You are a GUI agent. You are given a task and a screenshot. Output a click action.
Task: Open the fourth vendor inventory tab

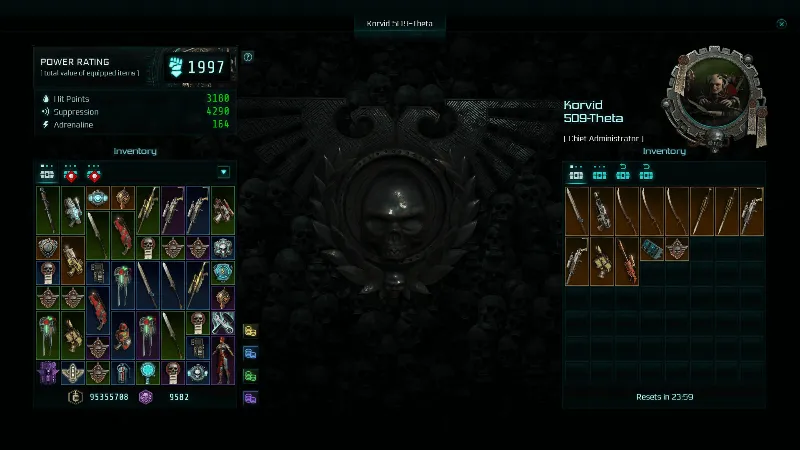click(x=646, y=172)
